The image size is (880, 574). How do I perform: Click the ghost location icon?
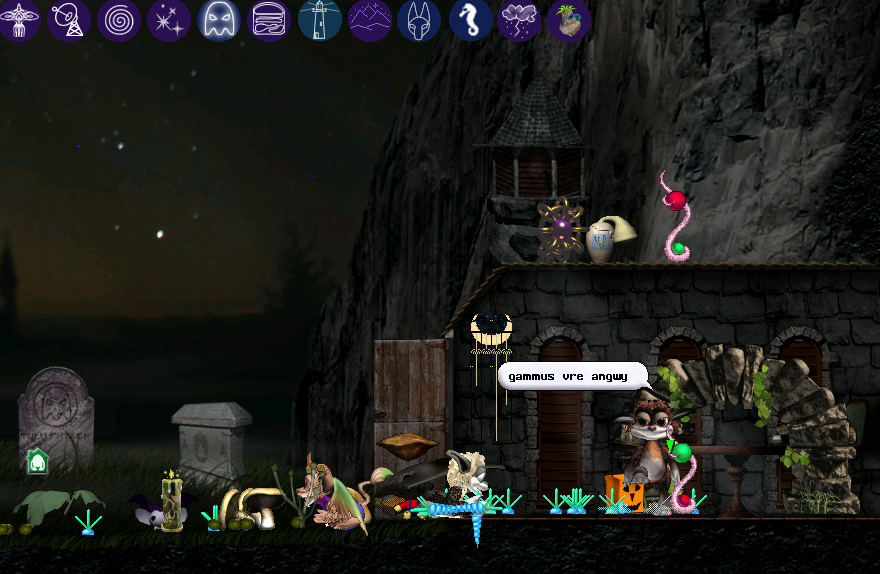click(x=219, y=19)
